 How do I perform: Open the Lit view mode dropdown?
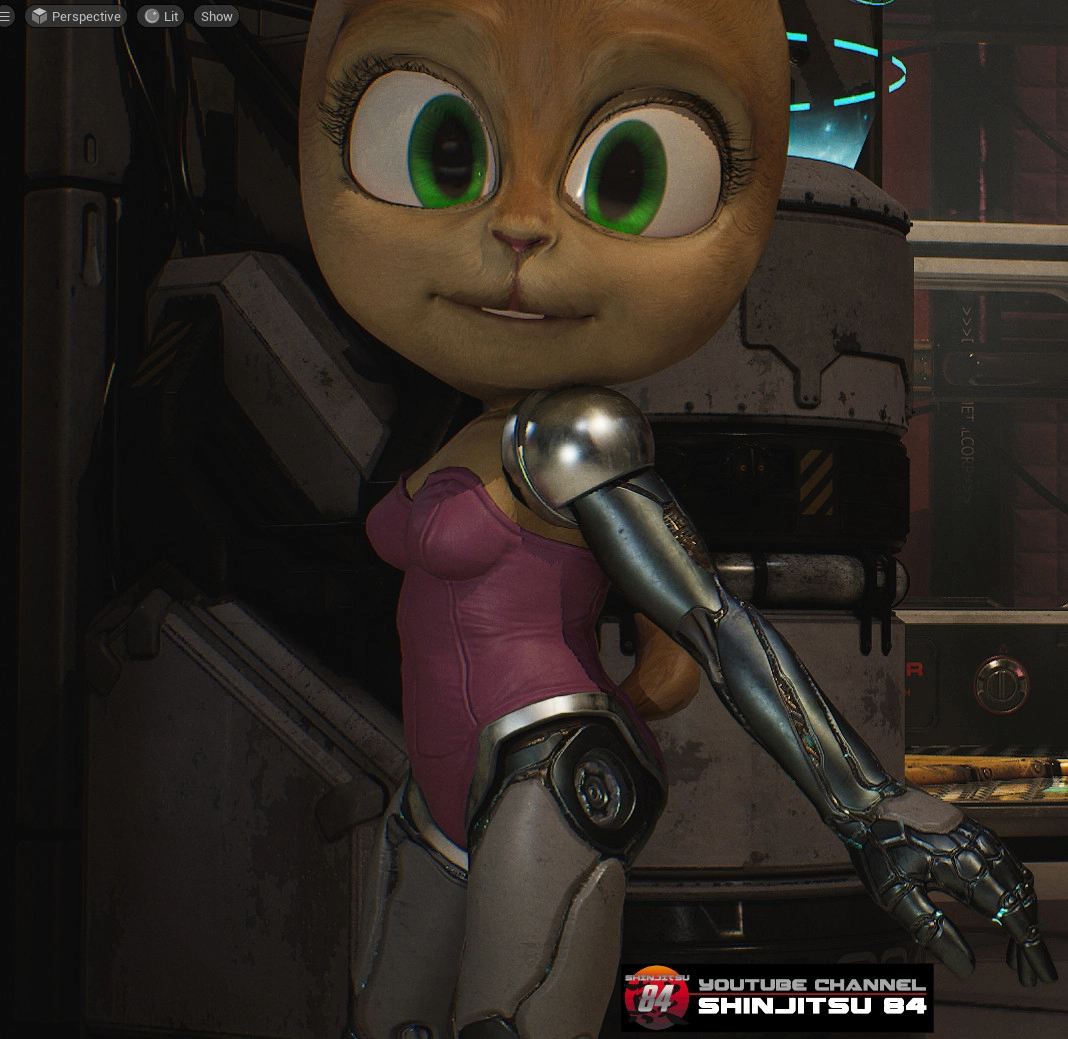(x=161, y=16)
